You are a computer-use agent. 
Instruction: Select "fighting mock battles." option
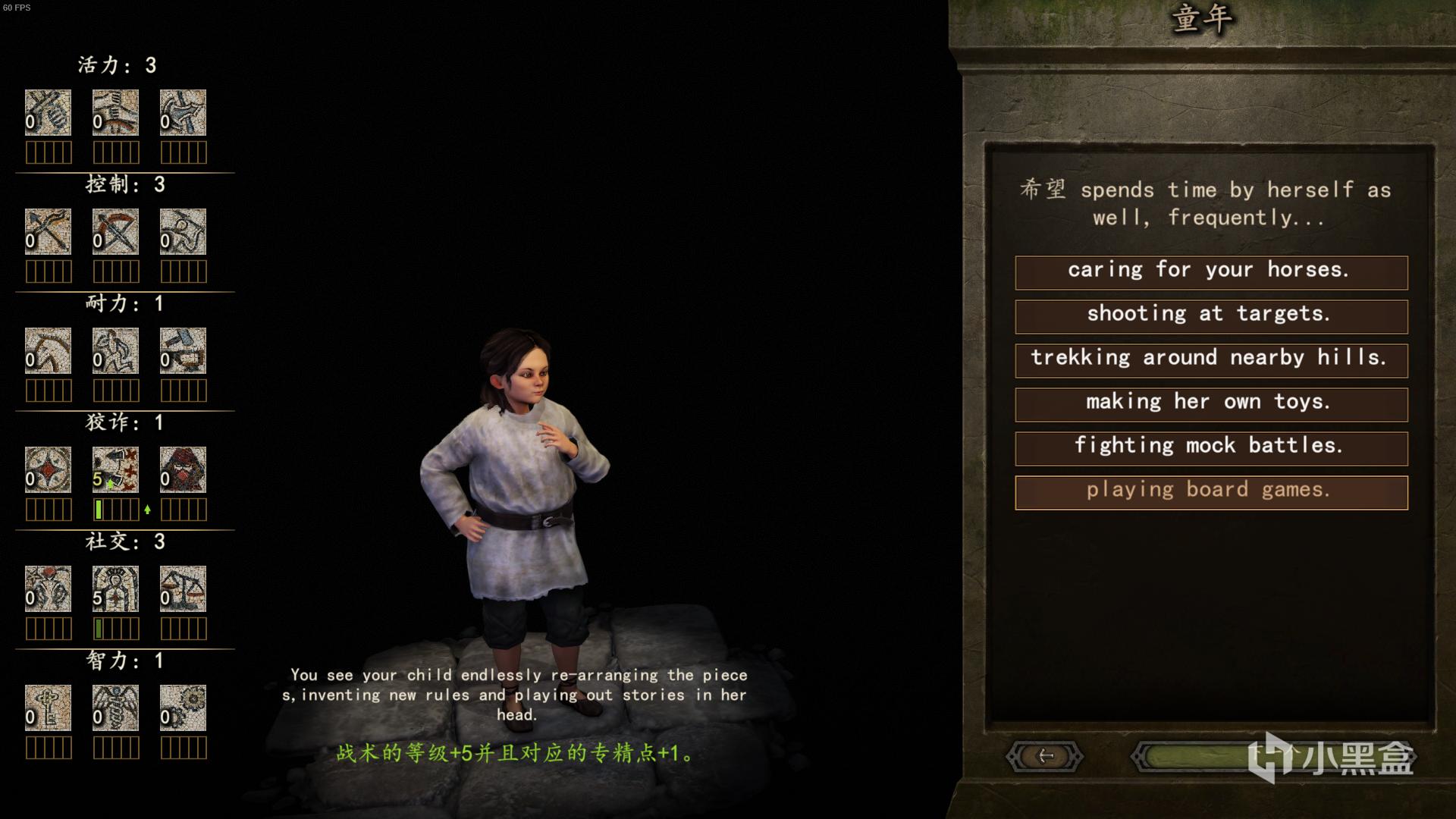1211,448
